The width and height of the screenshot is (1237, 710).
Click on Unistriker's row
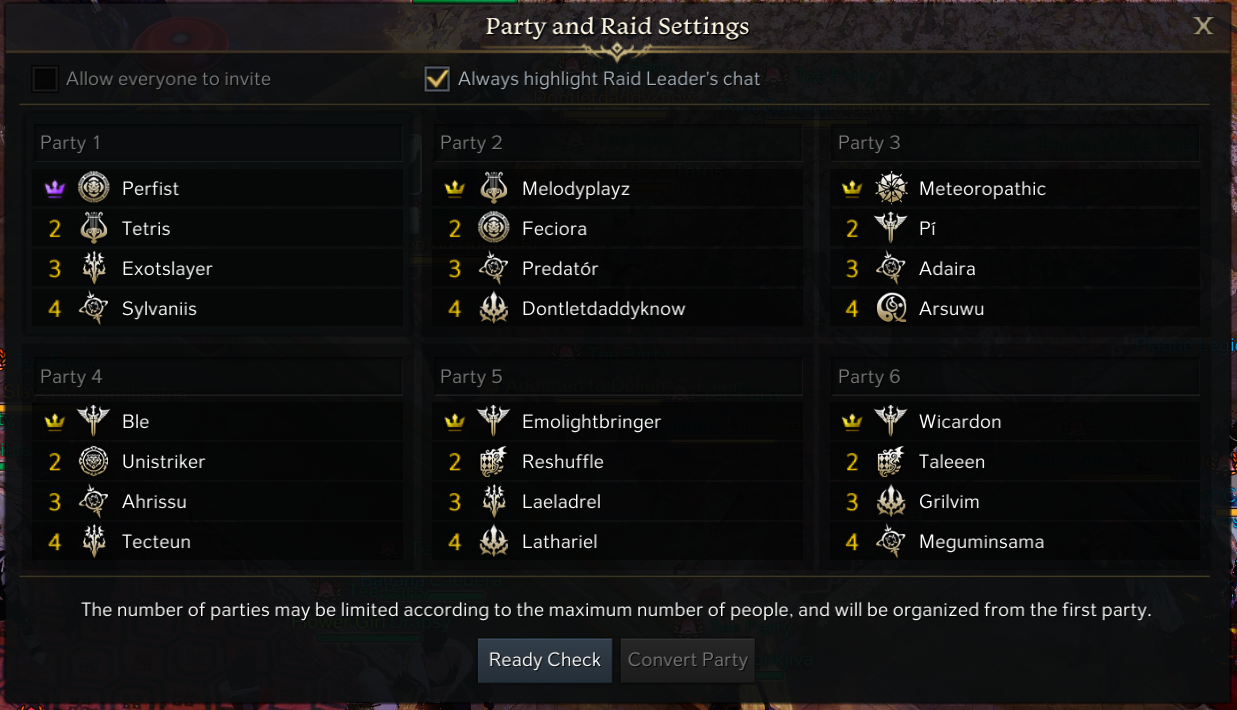click(163, 462)
